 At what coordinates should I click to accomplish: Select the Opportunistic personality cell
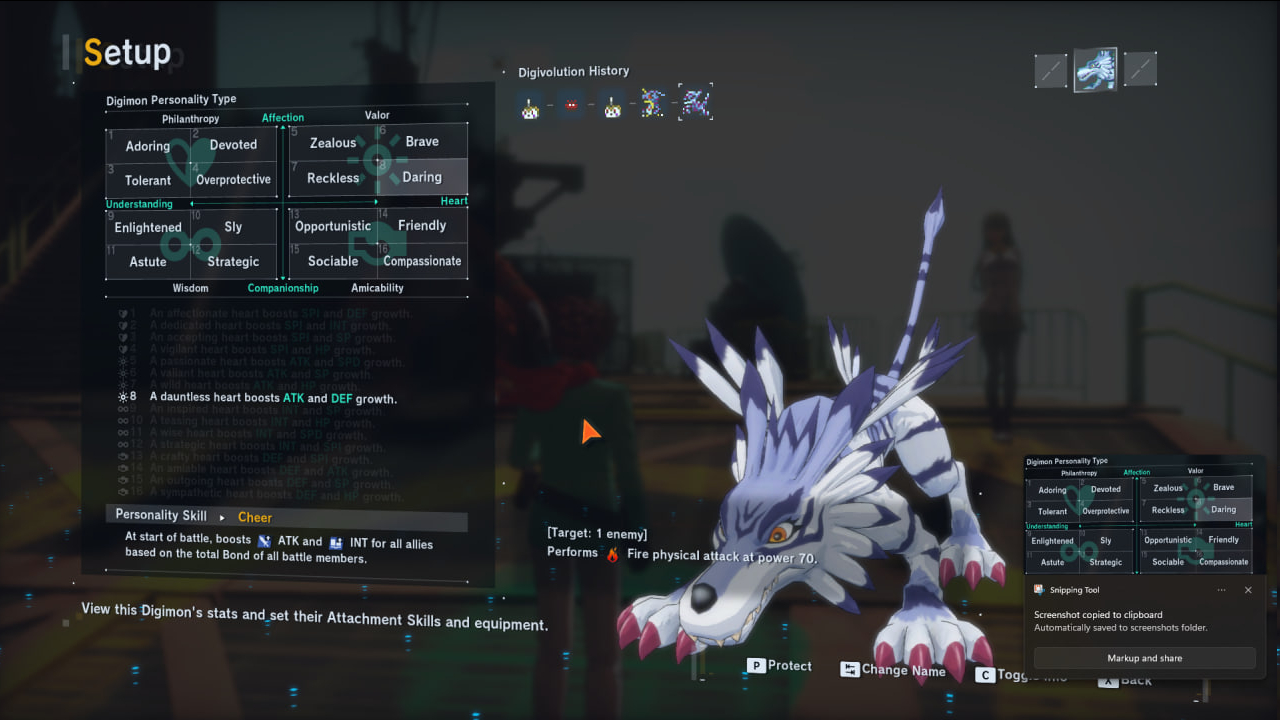pos(333,226)
